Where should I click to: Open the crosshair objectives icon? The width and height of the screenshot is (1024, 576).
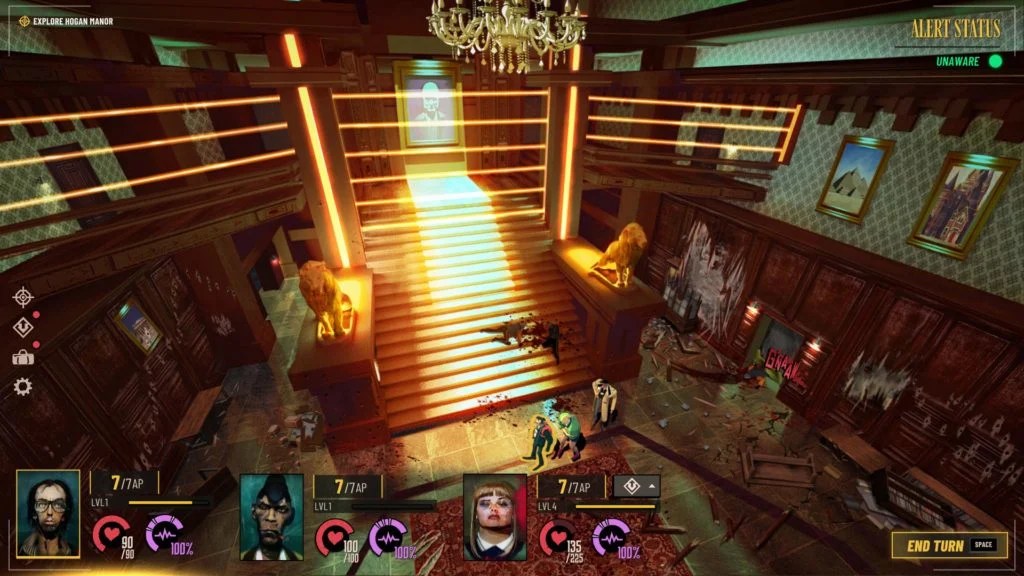(x=22, y=297)
